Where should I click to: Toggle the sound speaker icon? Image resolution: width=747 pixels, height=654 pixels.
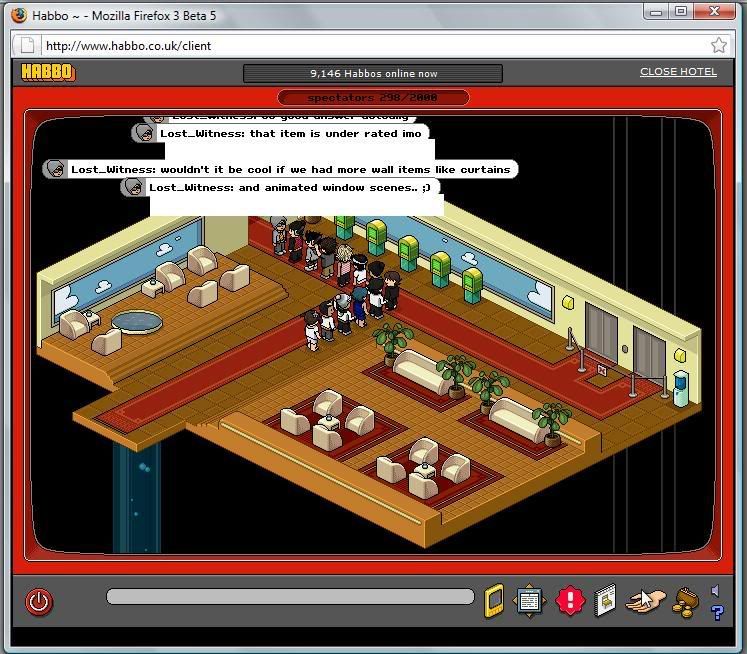(715, 590)
